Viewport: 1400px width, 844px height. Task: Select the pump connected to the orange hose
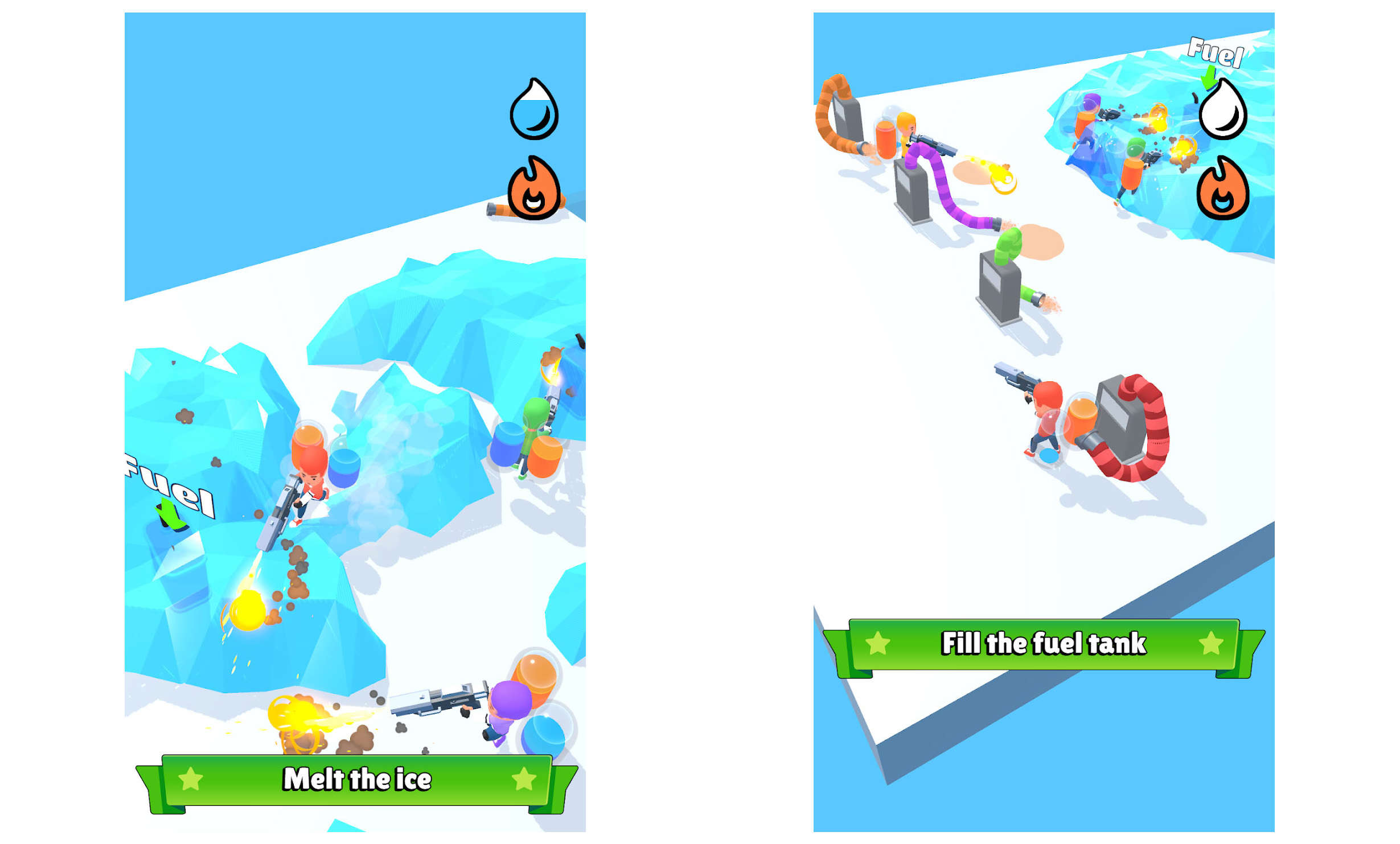[x=847, y=120]
